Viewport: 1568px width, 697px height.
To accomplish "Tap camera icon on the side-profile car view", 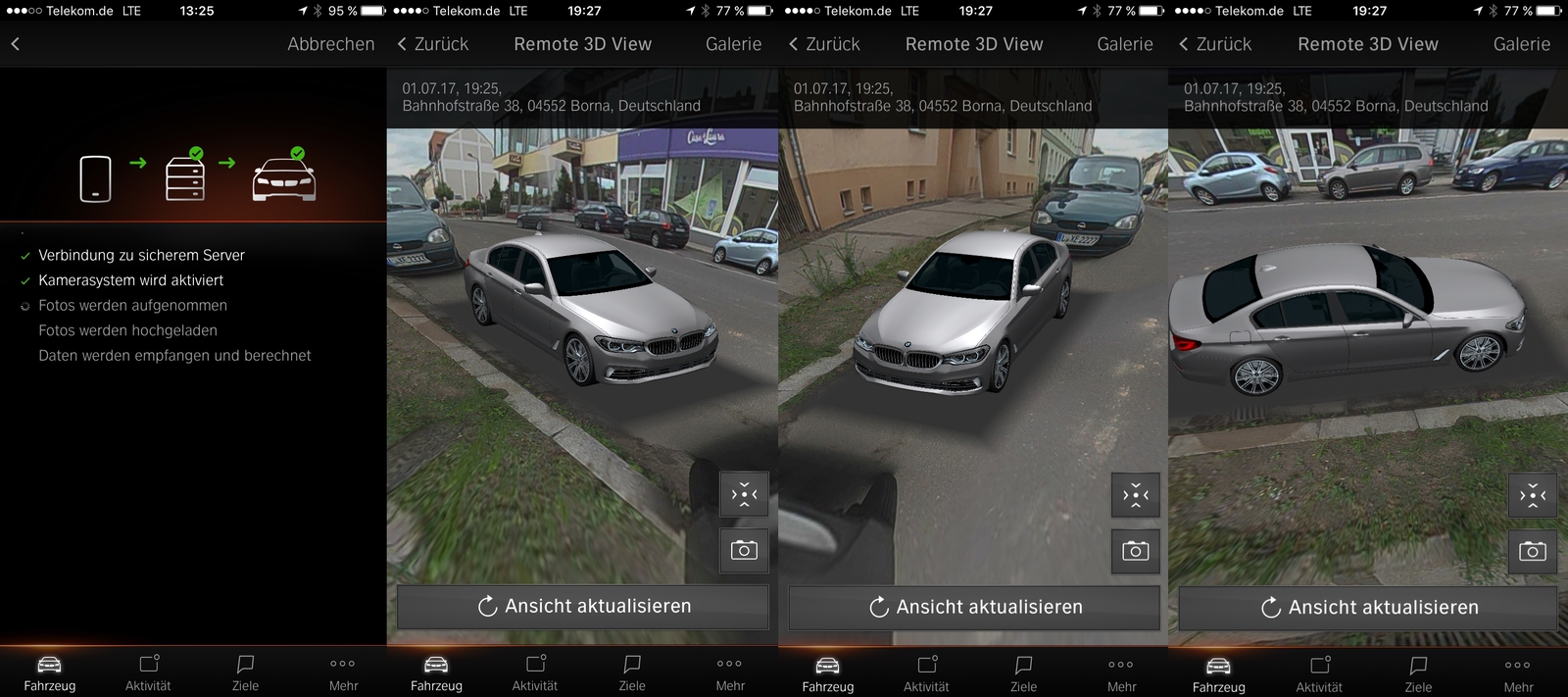I will (1532, 551).
